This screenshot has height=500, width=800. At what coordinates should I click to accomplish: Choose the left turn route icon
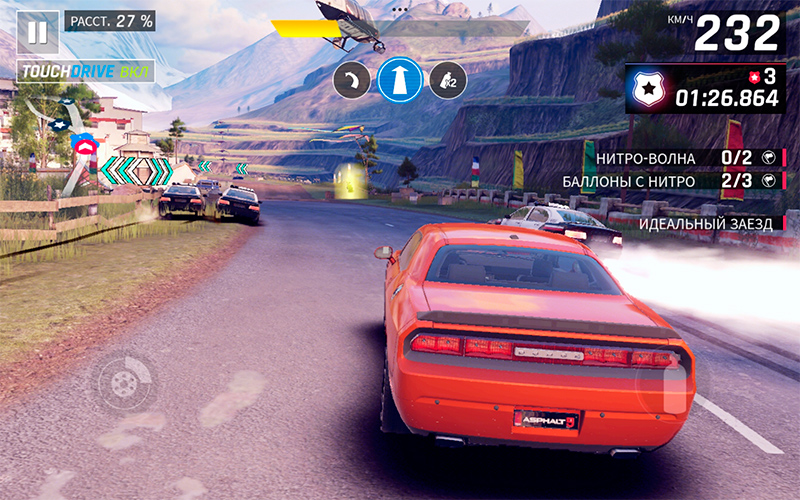(x=351, y=80)
